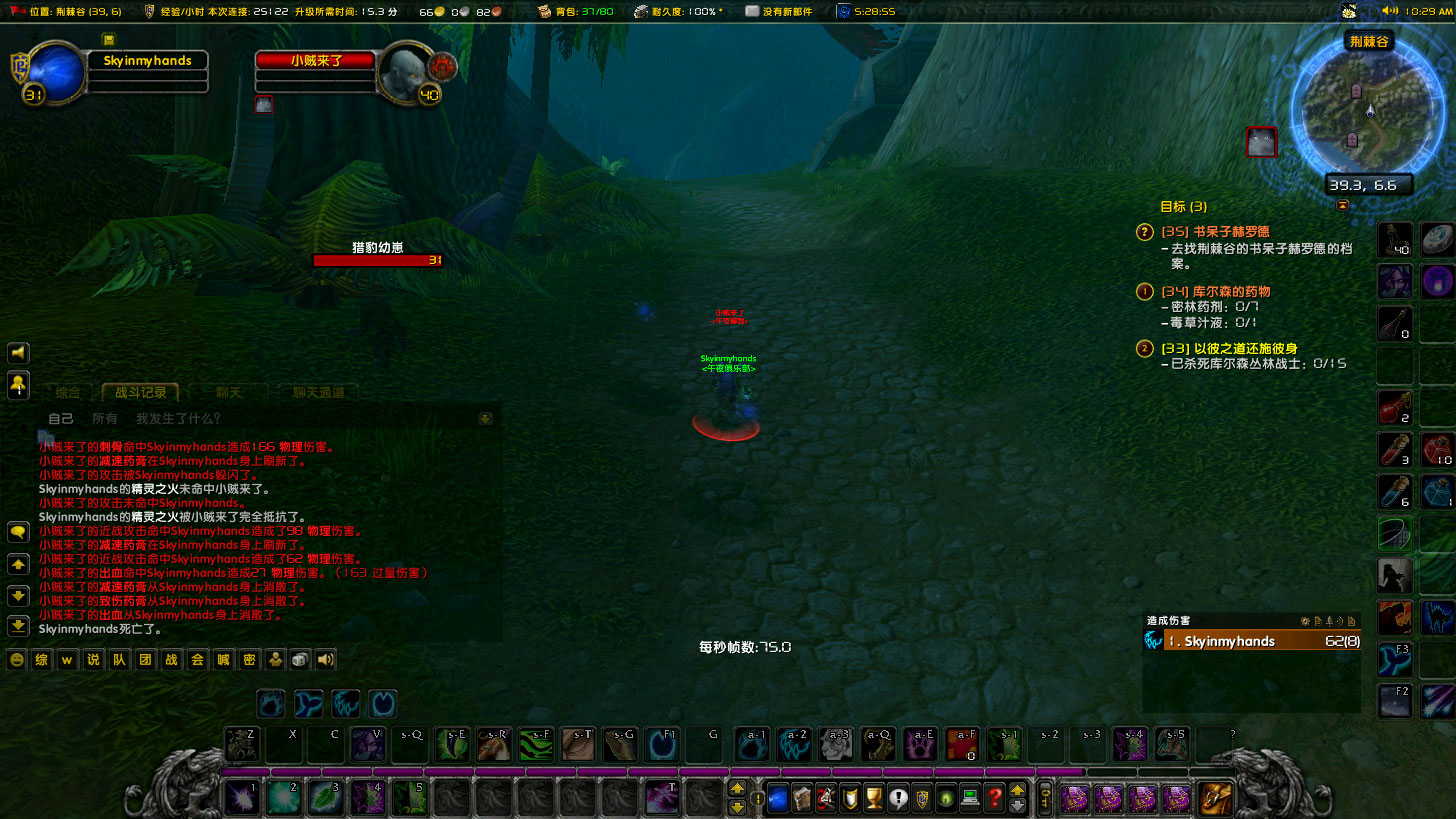Toggle the speaker sound icon in the chat bar
This screenshot has height=819, width=1456.
(324, 659)
